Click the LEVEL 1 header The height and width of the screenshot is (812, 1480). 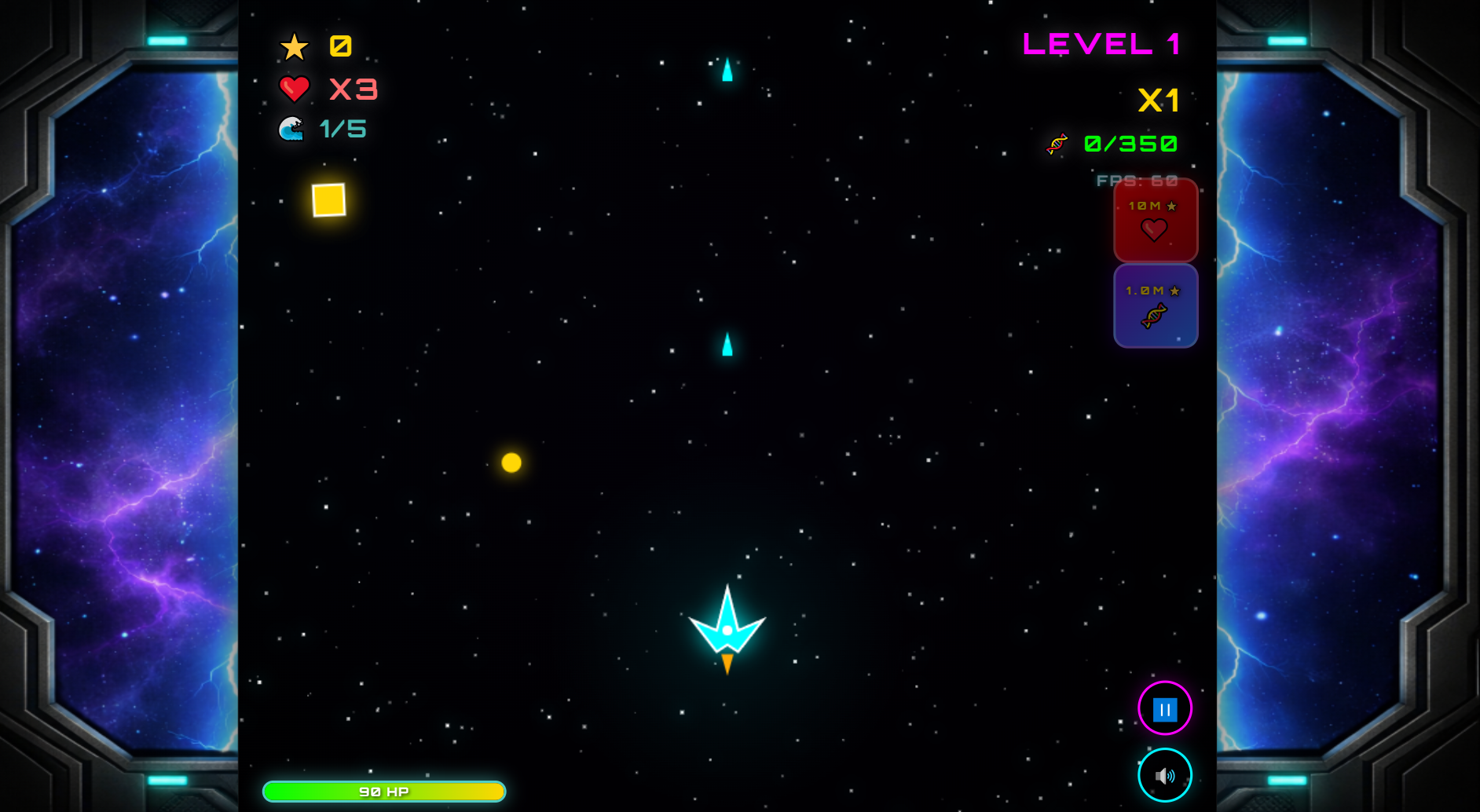1101,45
